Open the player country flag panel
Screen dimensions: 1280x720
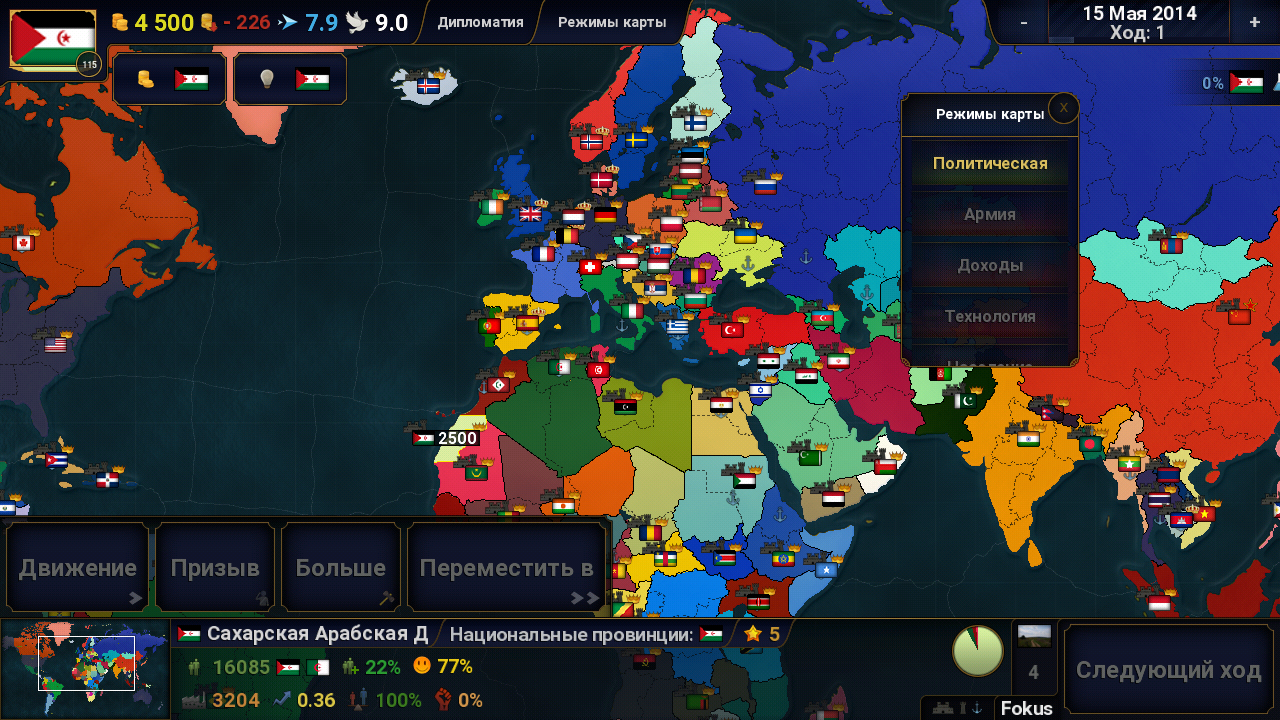(x=53, y=40)
